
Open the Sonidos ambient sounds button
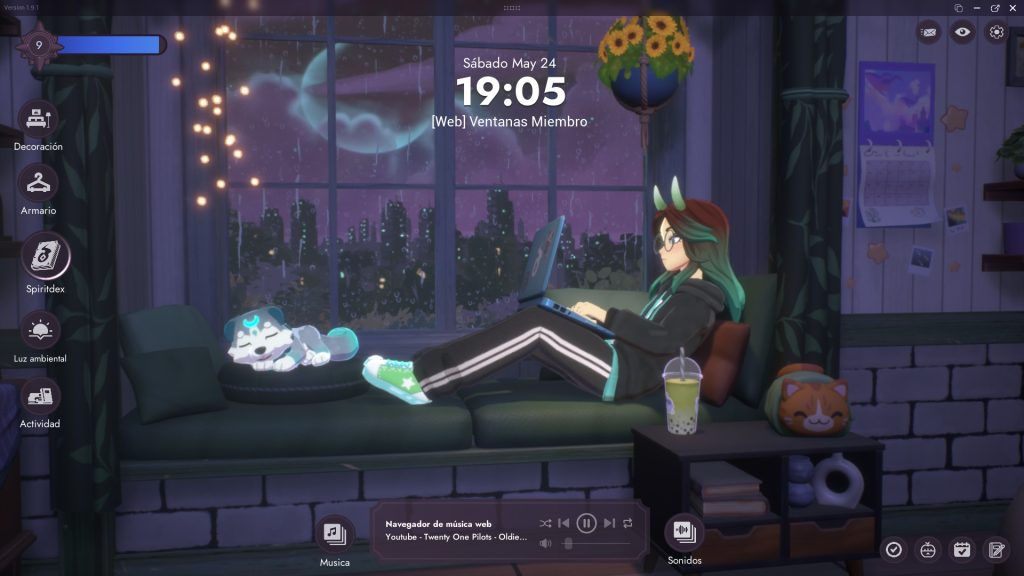click(684, 531)
